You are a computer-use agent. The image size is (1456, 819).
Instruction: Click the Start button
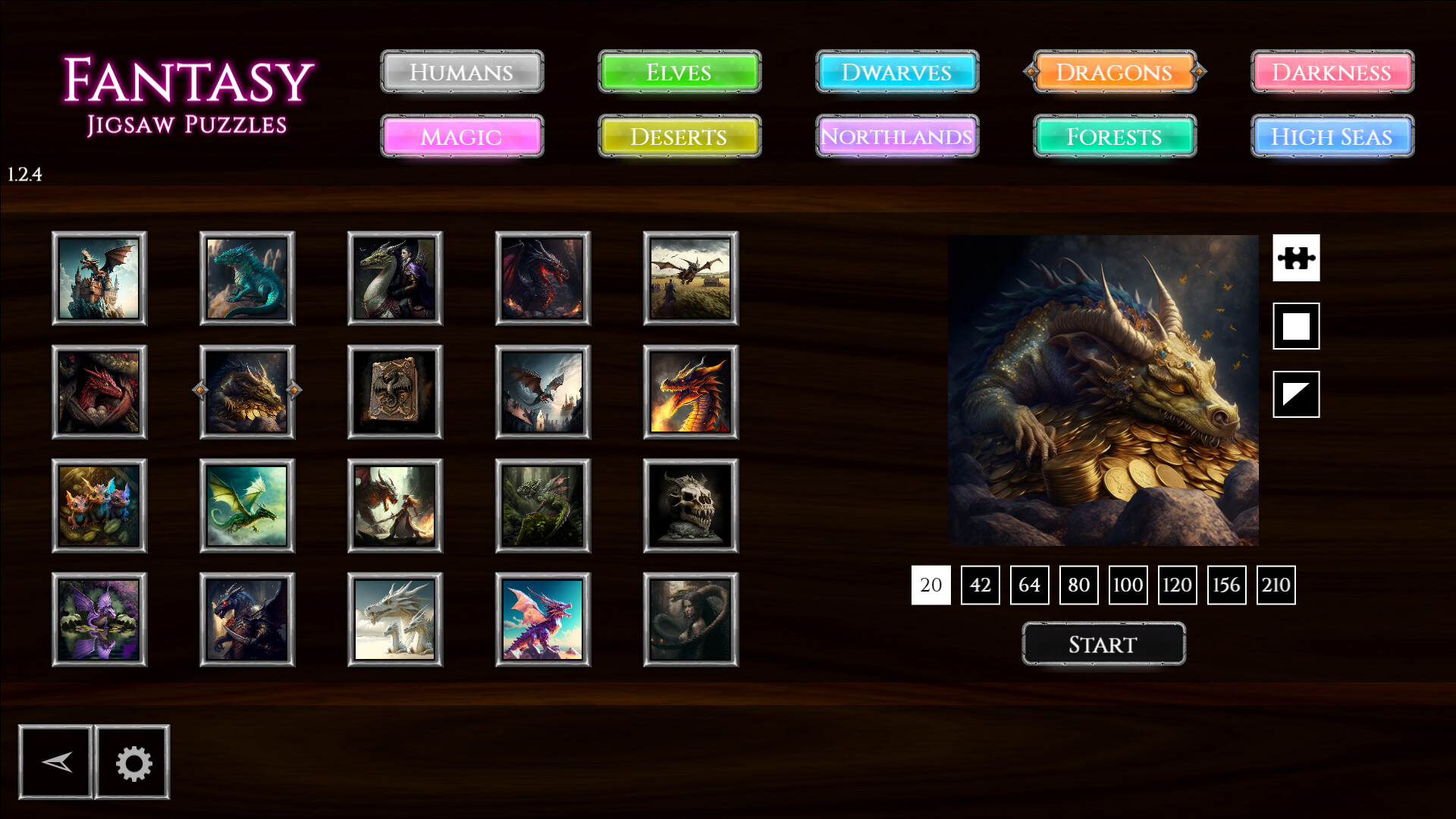tap(1103, 644)
